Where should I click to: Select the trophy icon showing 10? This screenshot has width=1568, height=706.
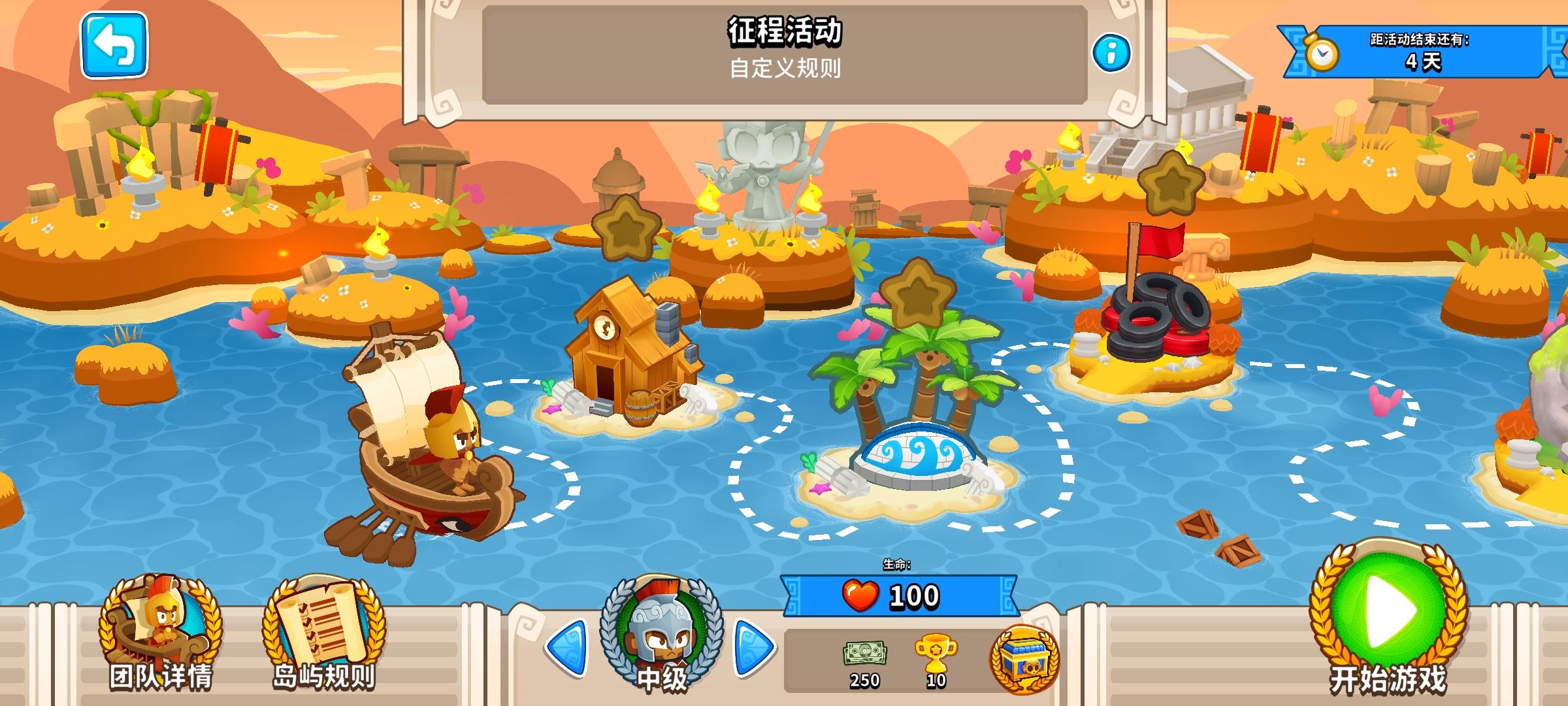click(934, 654)
